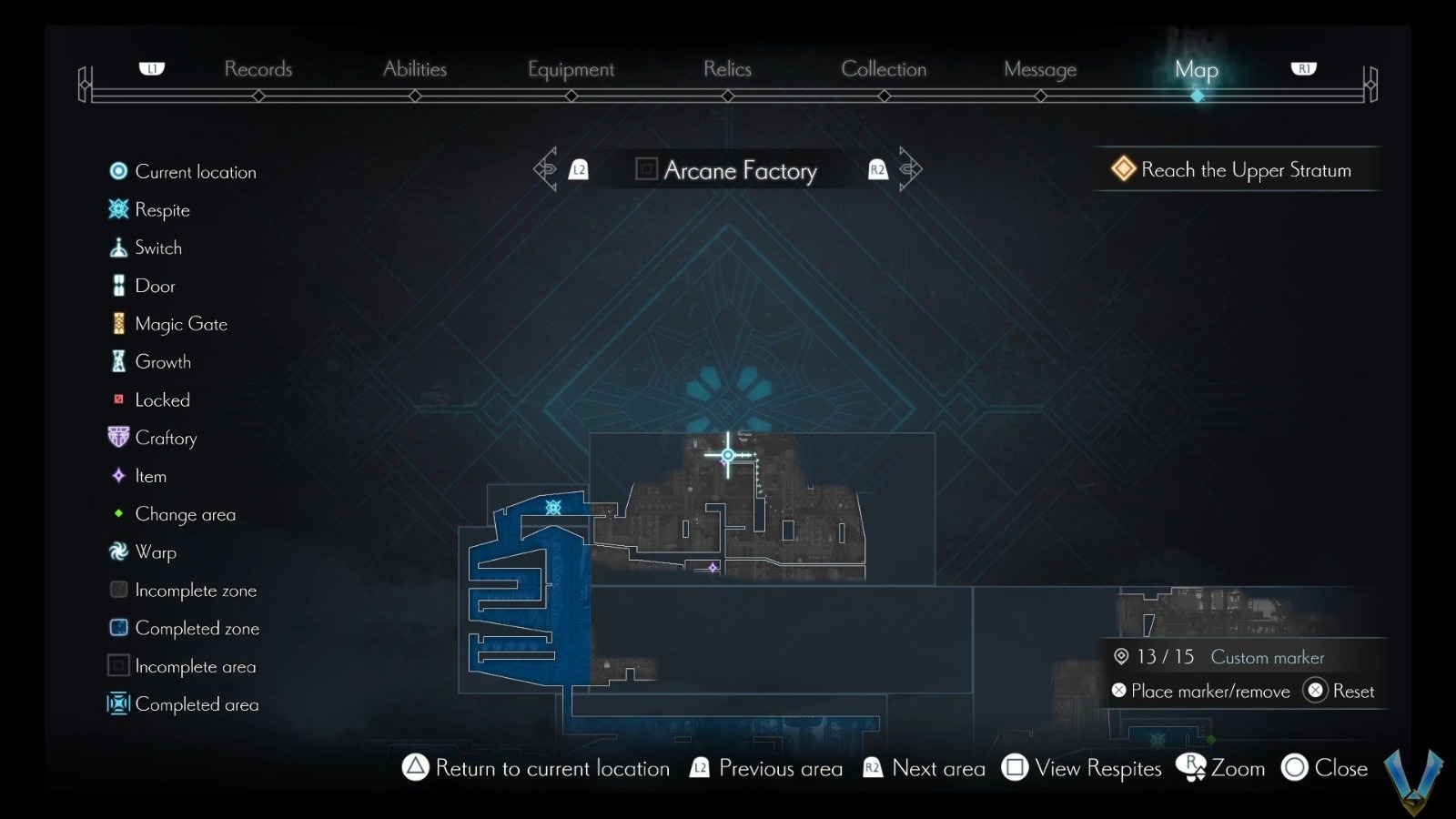
Task: Select the Respite legend icon
Action: pos(118,209)
